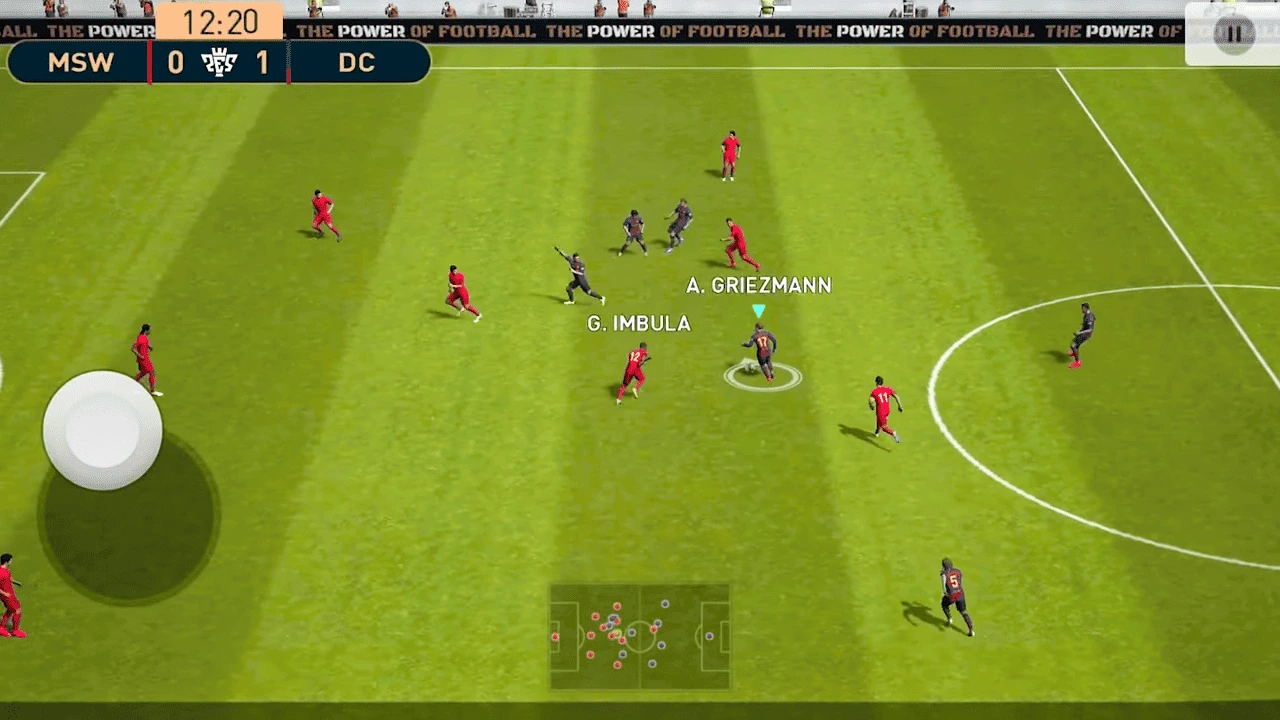Tap the virtual joystick knob
The height and width of the screenshot is (720, 1280).
click(x=102, y=430)
